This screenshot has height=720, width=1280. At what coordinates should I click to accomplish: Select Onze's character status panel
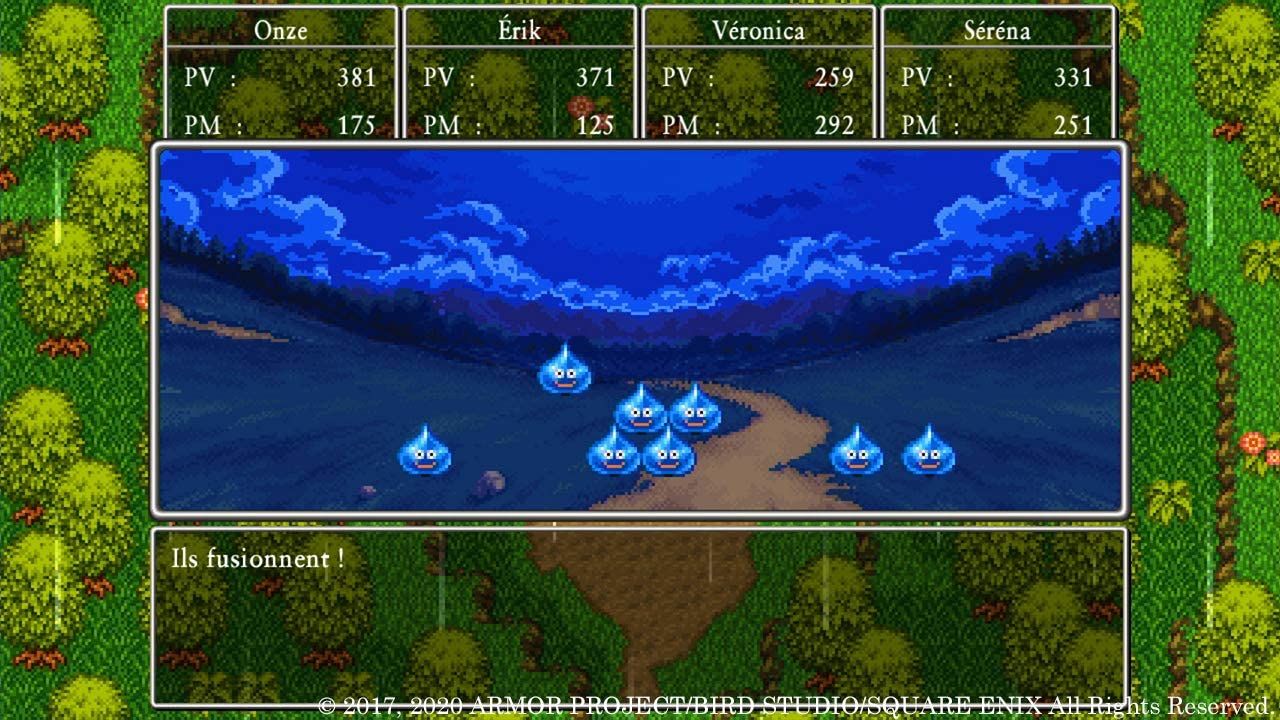[x=281, y=75]
